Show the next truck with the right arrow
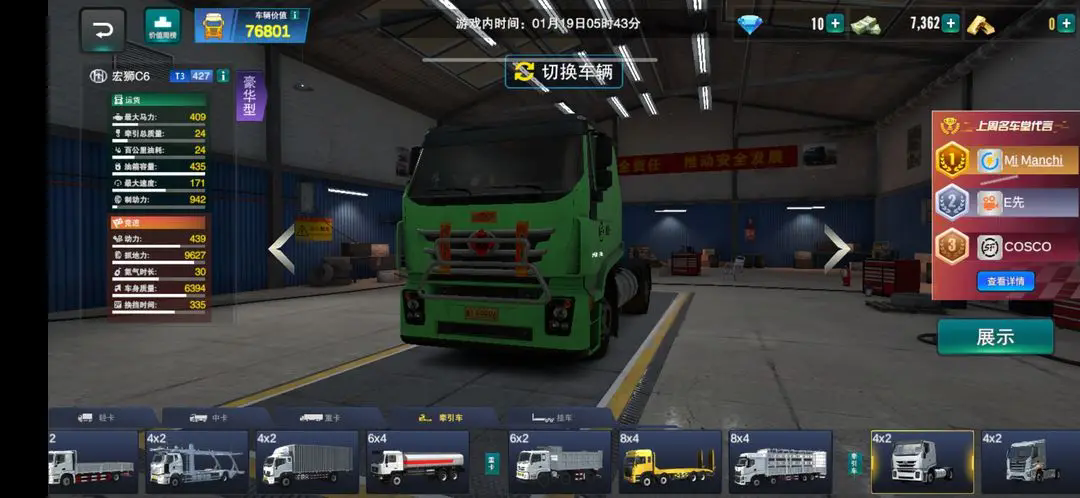Viewport: 1080px width, 498px height. 836,249
